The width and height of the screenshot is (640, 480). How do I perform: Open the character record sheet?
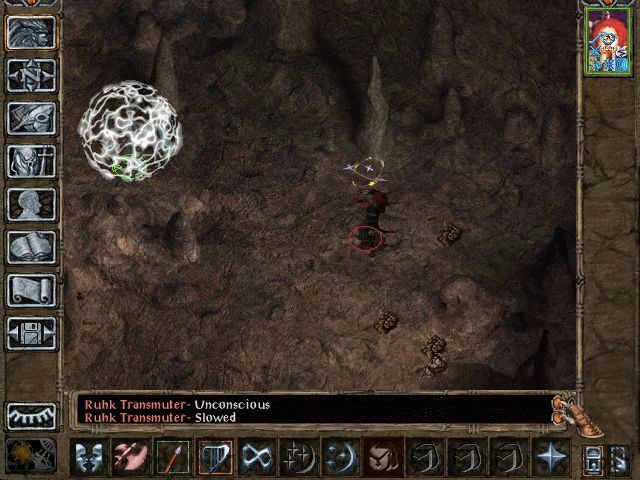tap(31, 204)
